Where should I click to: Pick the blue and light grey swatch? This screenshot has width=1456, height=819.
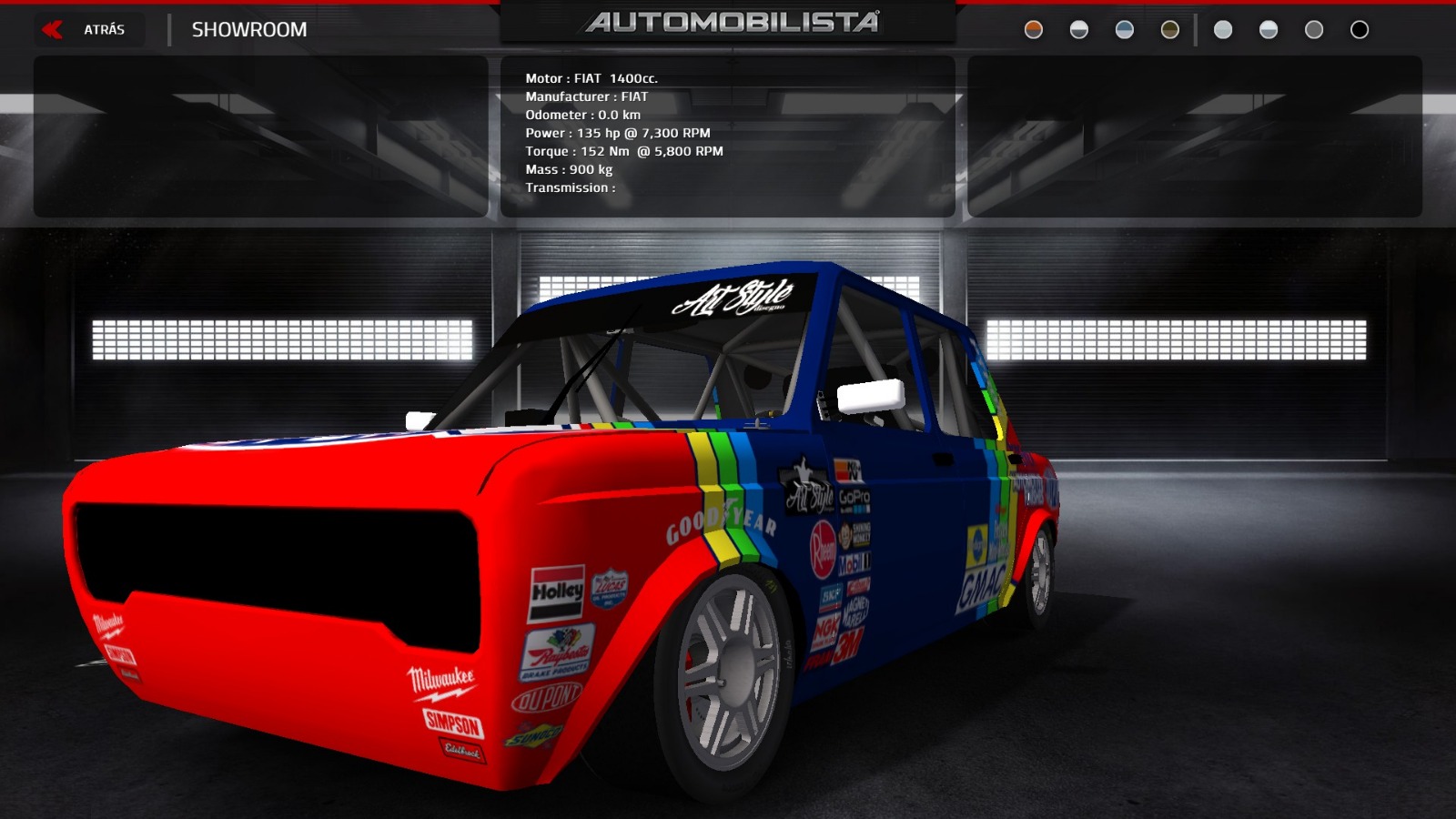(1125, 30)
